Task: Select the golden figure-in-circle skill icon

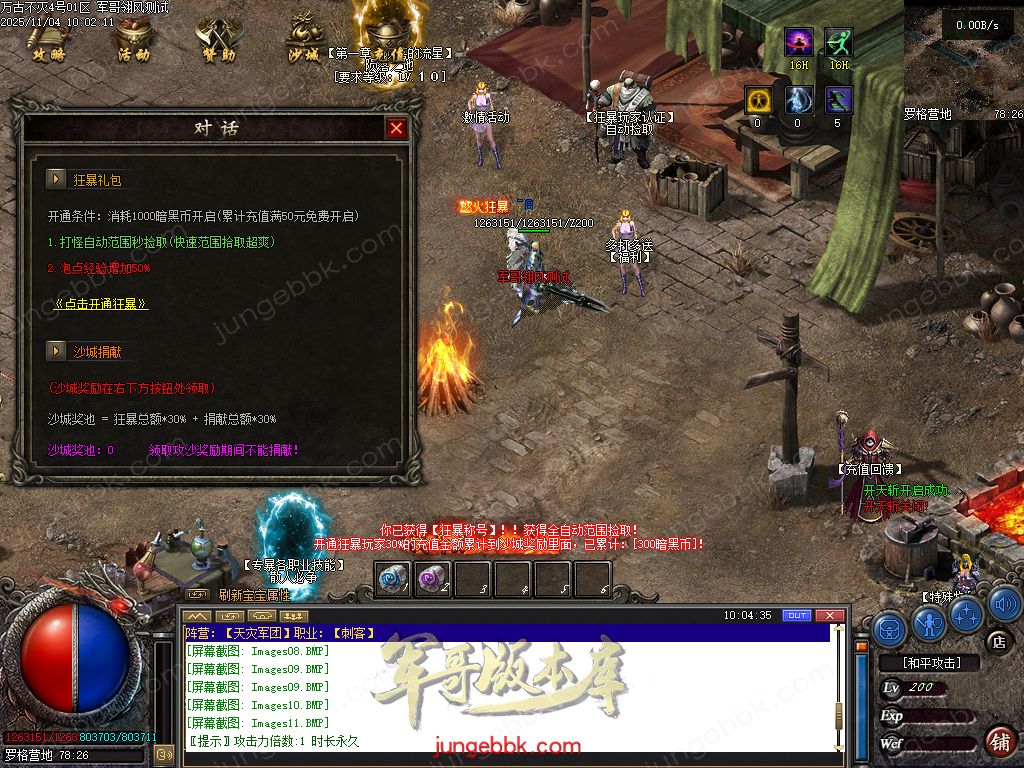Action: pyautogui.click(x=757, y=100)
